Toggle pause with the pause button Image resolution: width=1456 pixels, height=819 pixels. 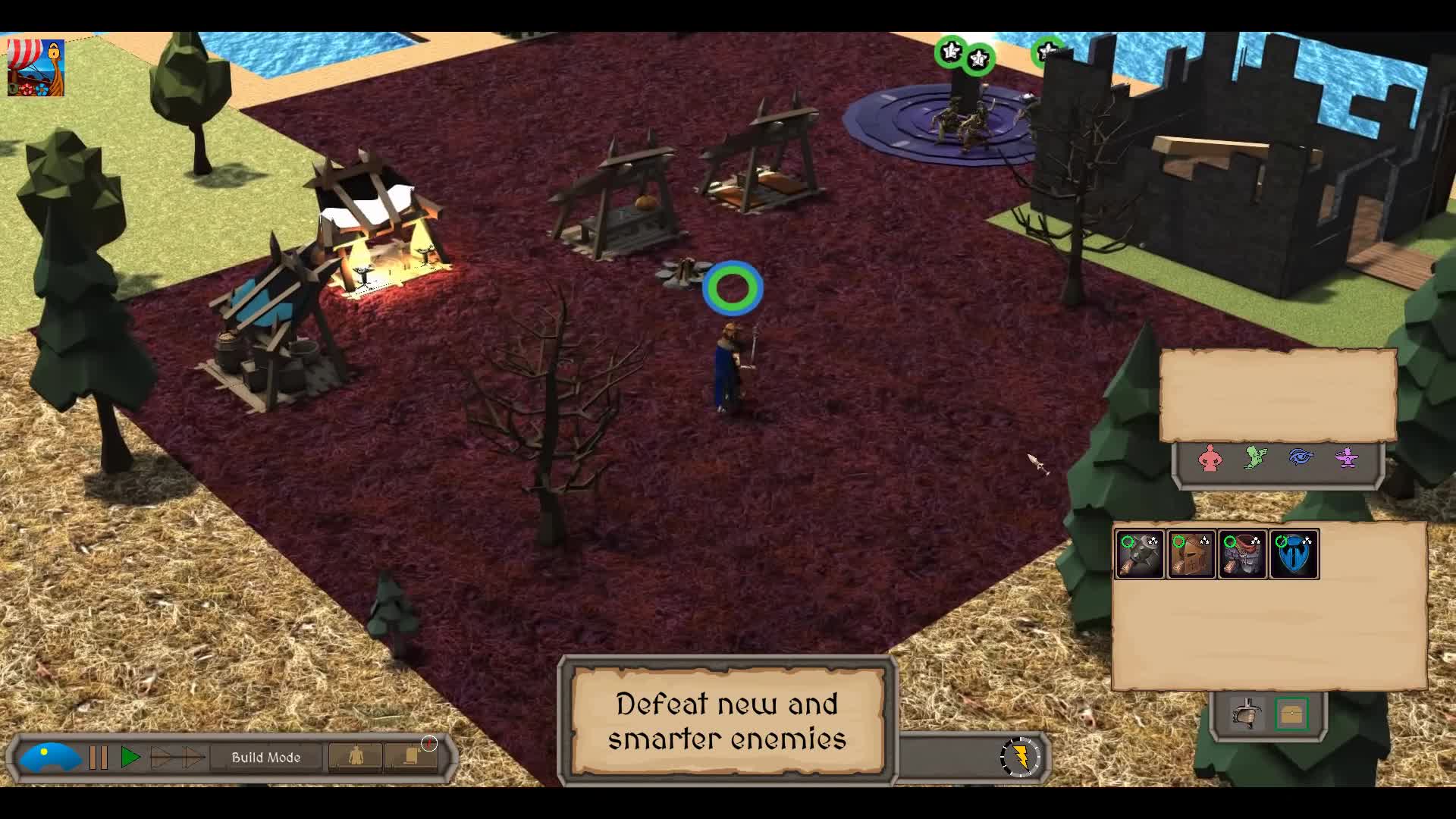pyautogui.click(x=98, y=756)
